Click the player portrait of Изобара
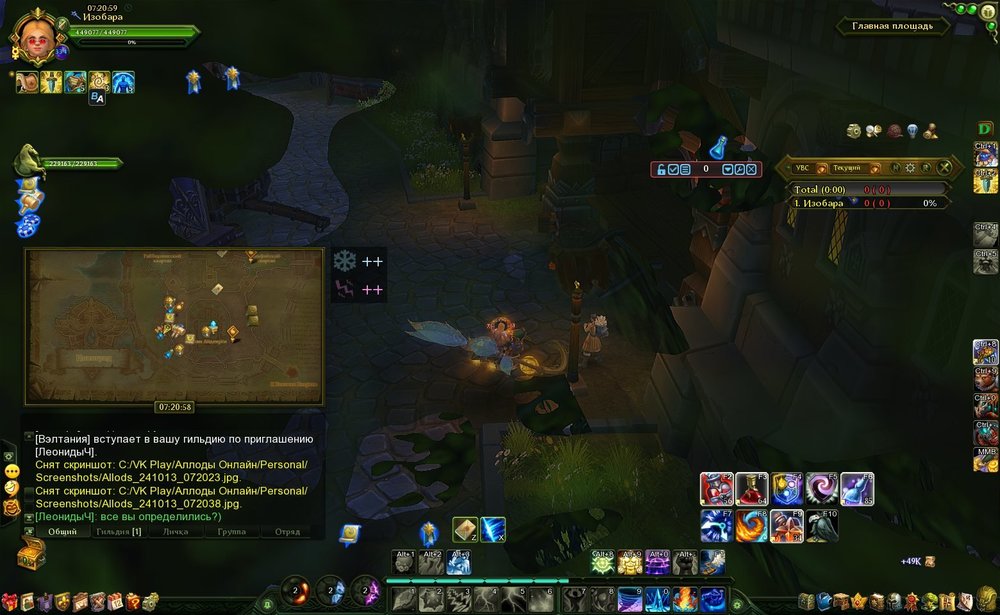This screenshot has width=1000, height=615. [x=34, y=36]
